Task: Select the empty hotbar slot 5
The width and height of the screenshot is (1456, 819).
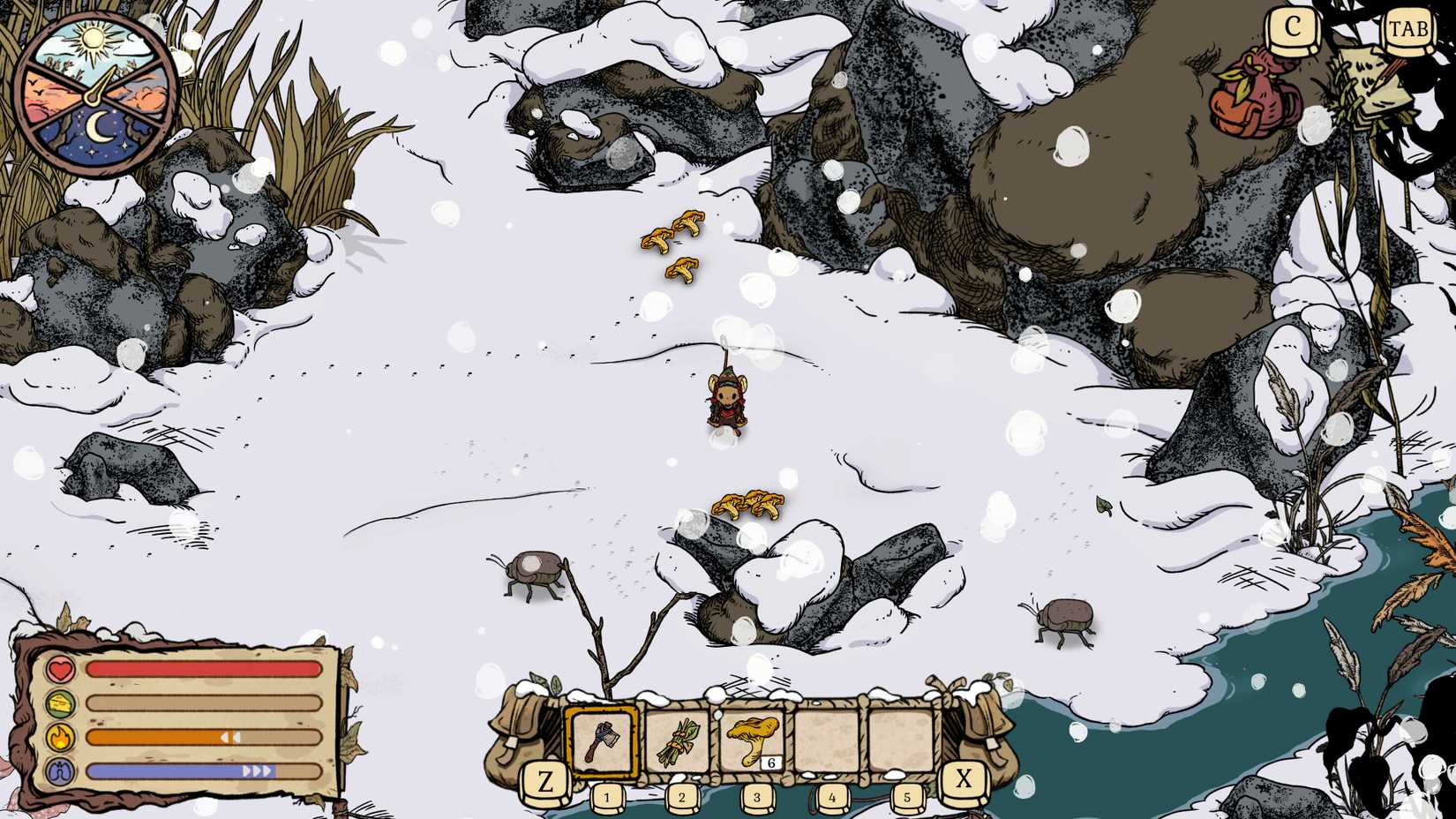Action: tap(902, 740)
